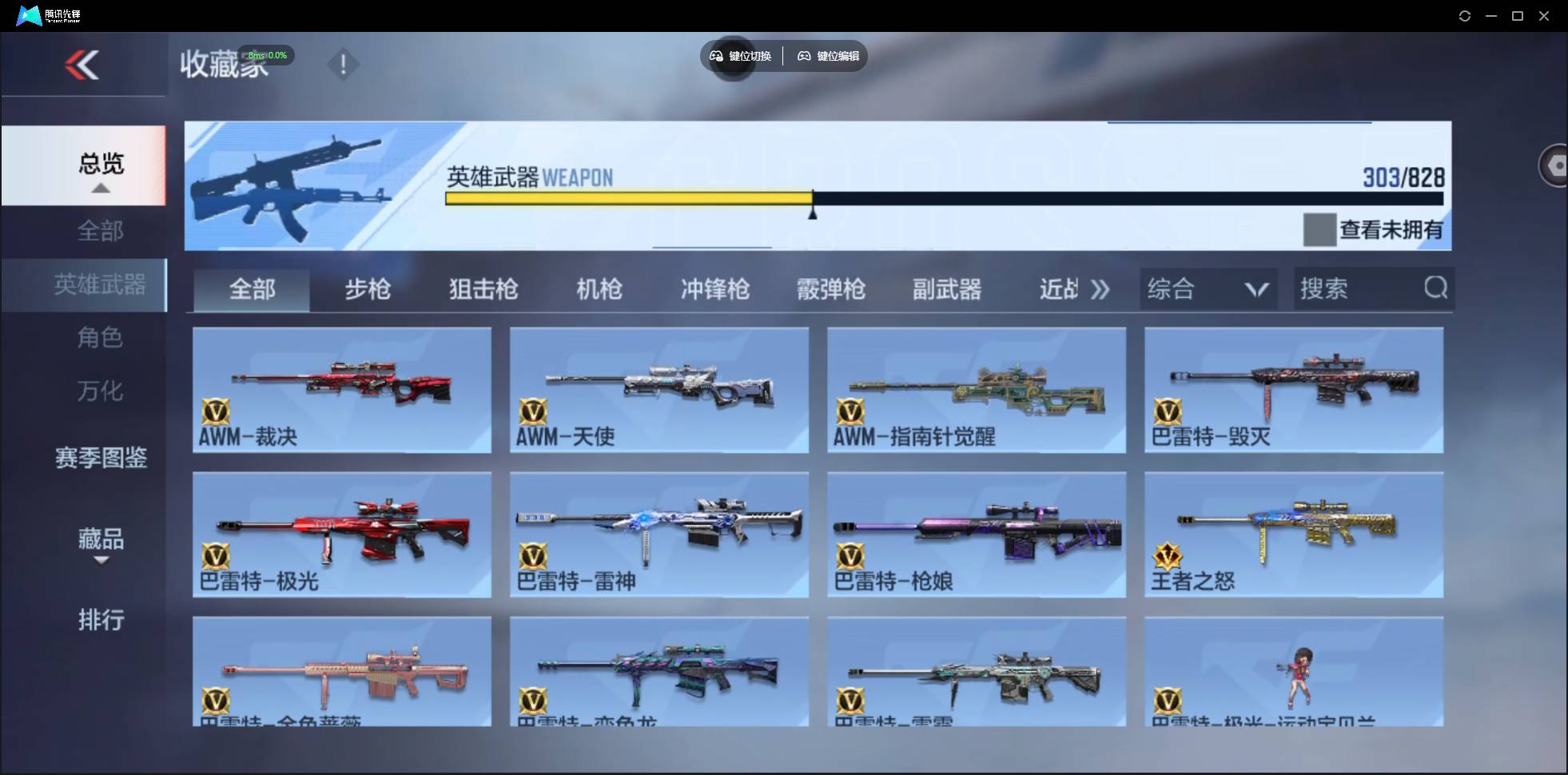Open the 综合 sort dropdown

tap(1208, 288)
